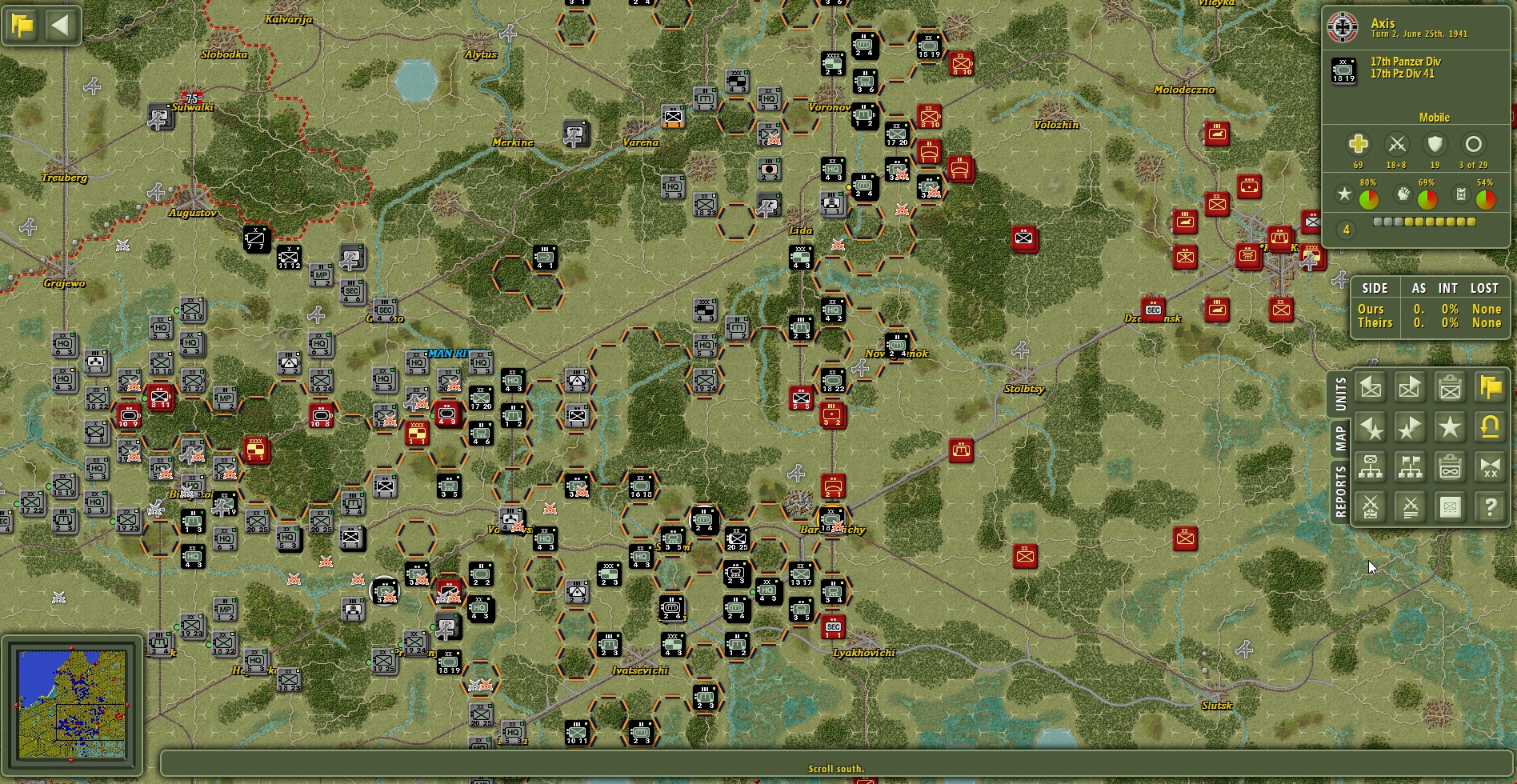Click the next formation star icon

1410,426
